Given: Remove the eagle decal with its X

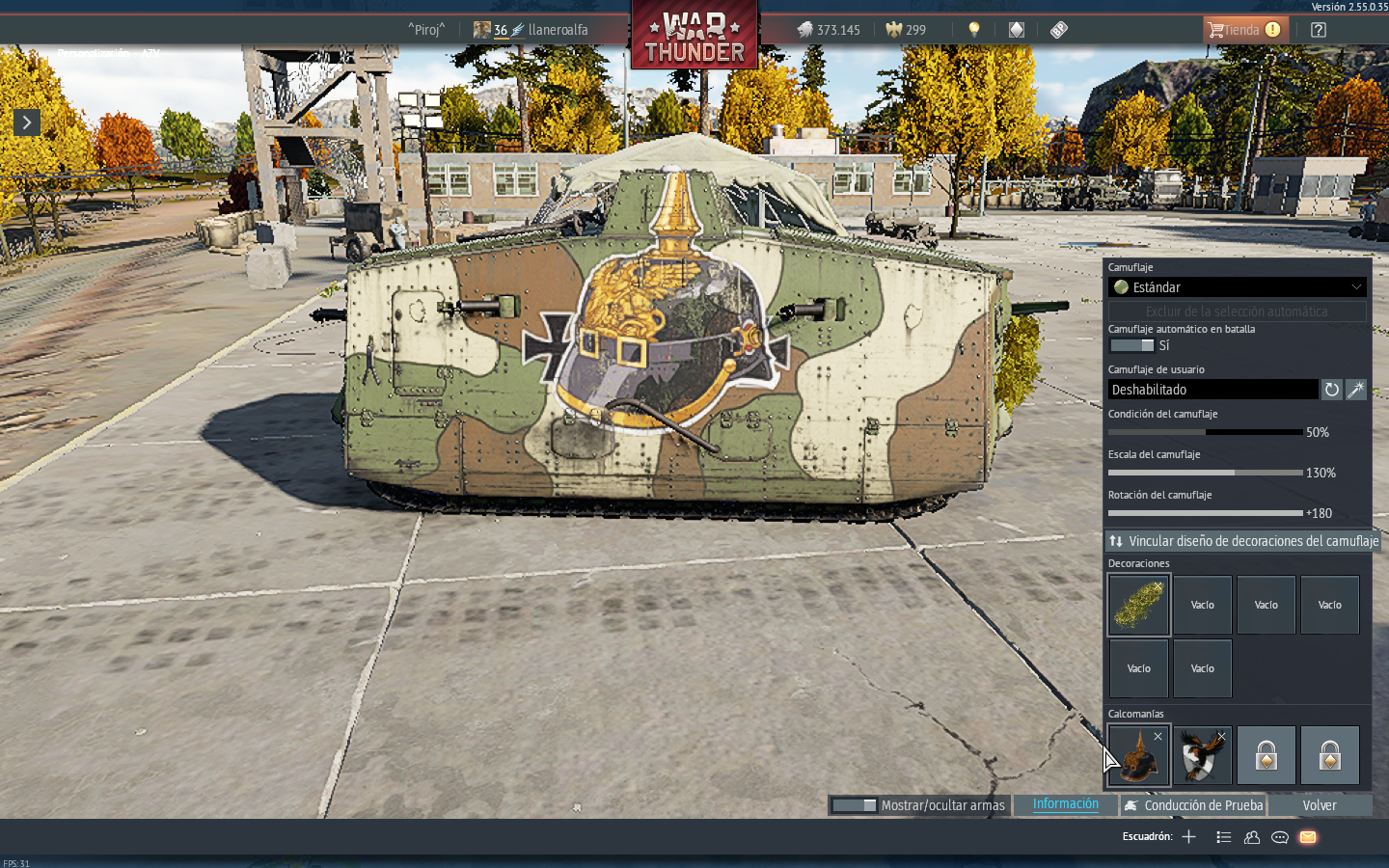Looking at the screenshot, I should [x=1221, y=736].
